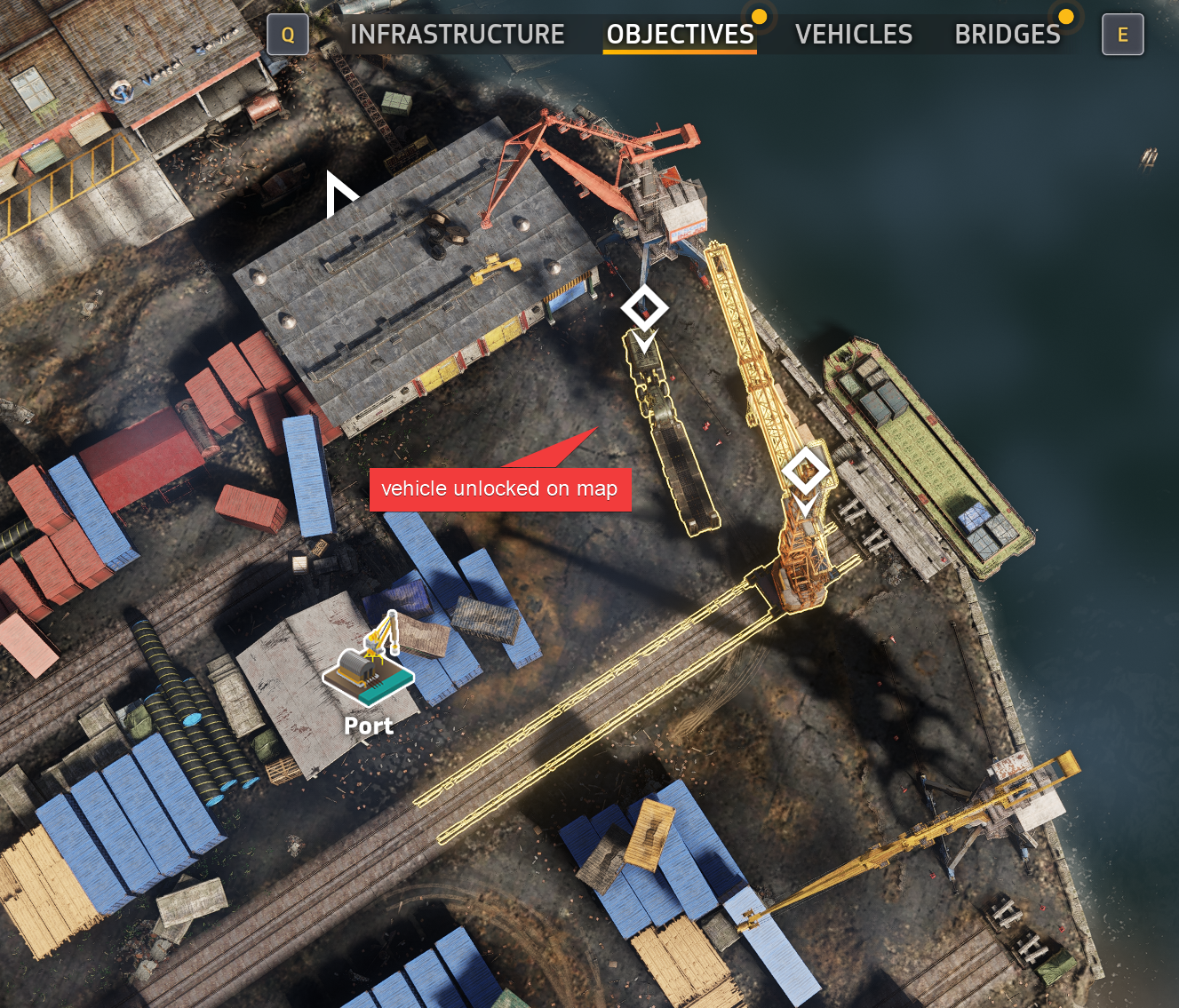Select the currently active OBJECTIVES tab
This screenshot has height=1008, width=1179.
[x=681, y=34]
